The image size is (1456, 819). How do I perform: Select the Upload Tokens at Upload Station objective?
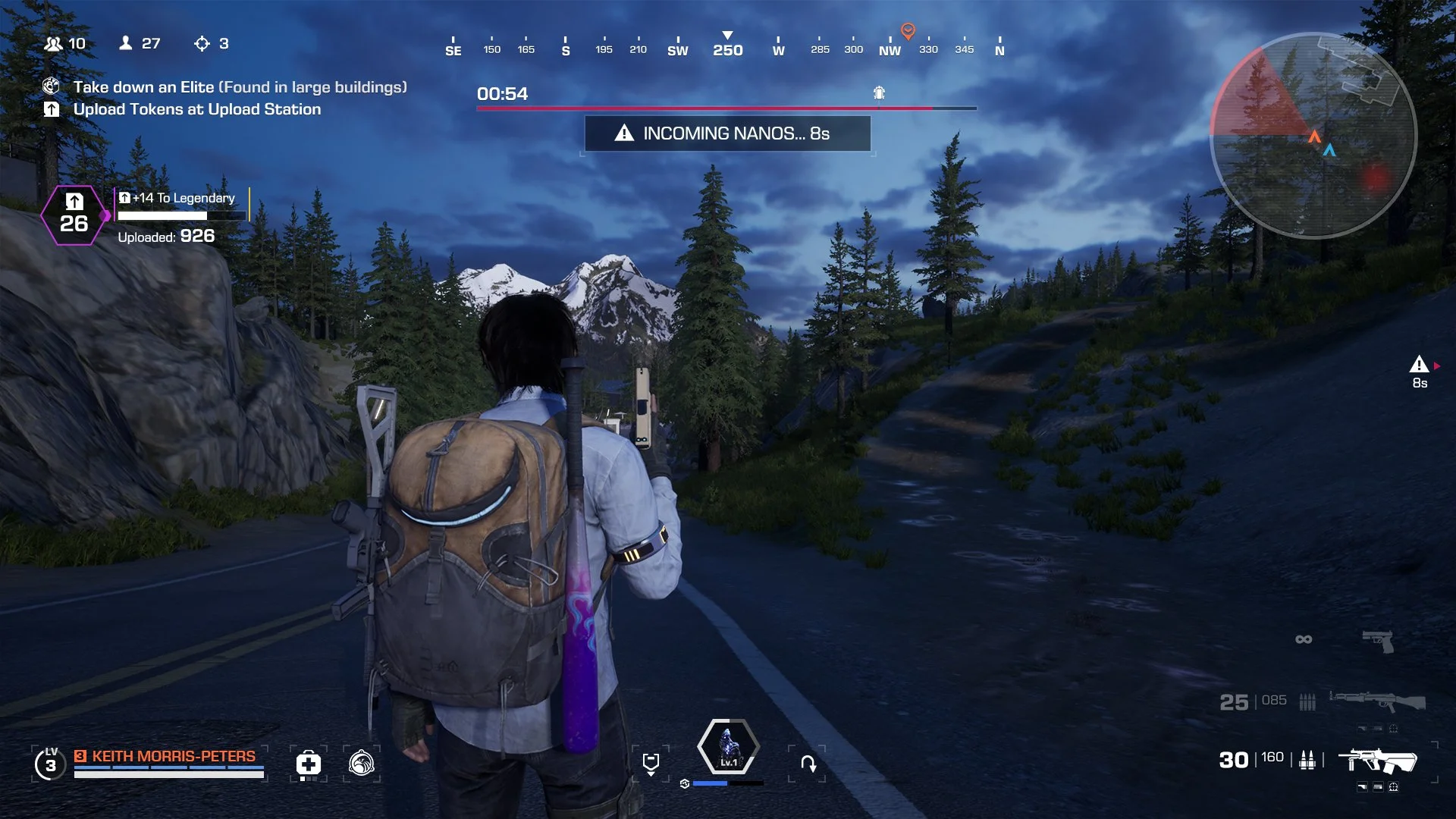click(196, 109)
